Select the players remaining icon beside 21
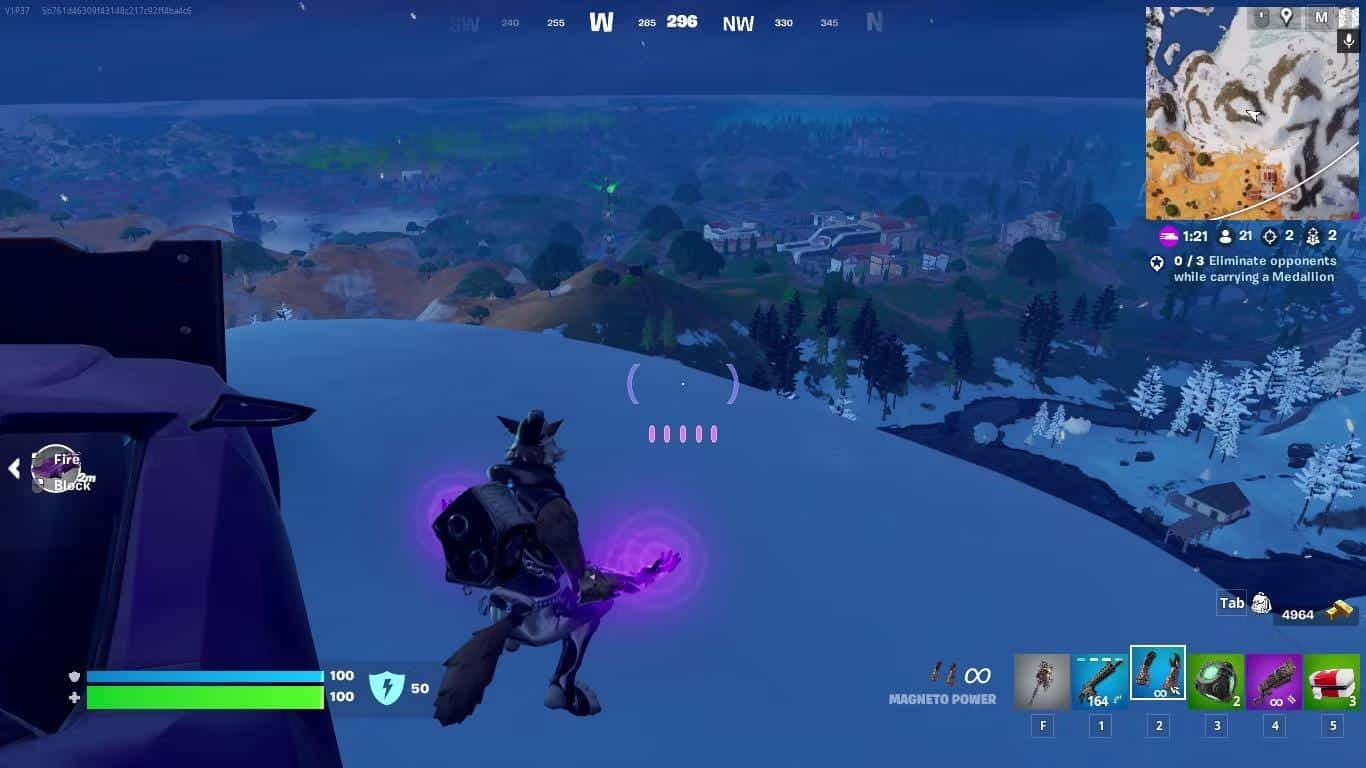Image resolution: width=1366 pixels, height=768 pixels. pos(1225,237)
